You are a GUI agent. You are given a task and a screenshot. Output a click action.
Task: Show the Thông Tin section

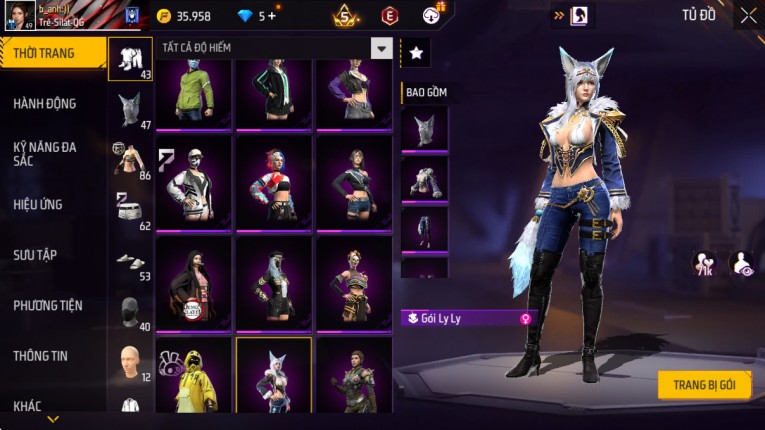[x=40, y=355]
